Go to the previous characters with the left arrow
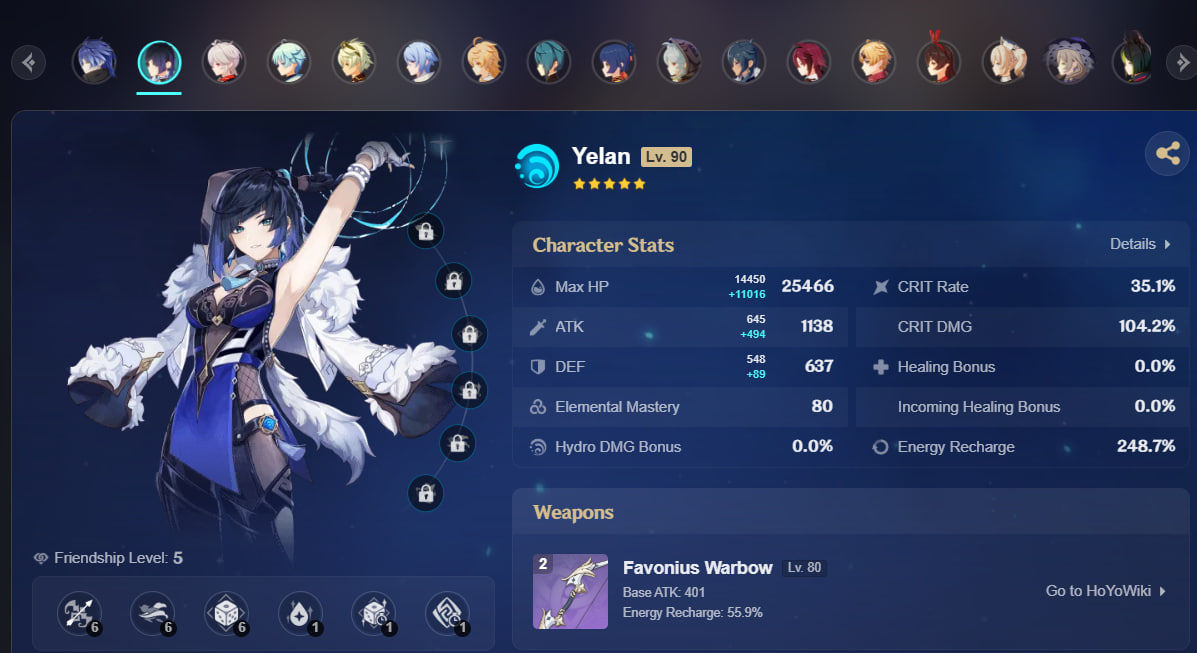 click(x=29, y=63)
